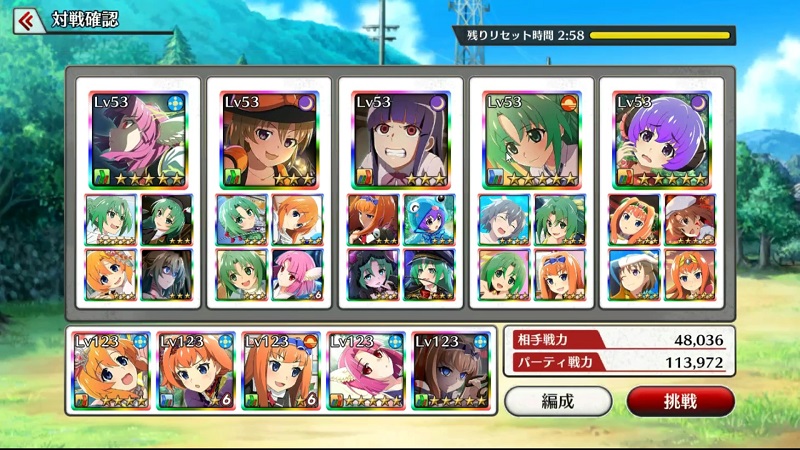This screenshot has height=450, width=800.
Task: Choose the Lv53 dark-haired gritting-teeth opponent card
Action: (400, 140)
